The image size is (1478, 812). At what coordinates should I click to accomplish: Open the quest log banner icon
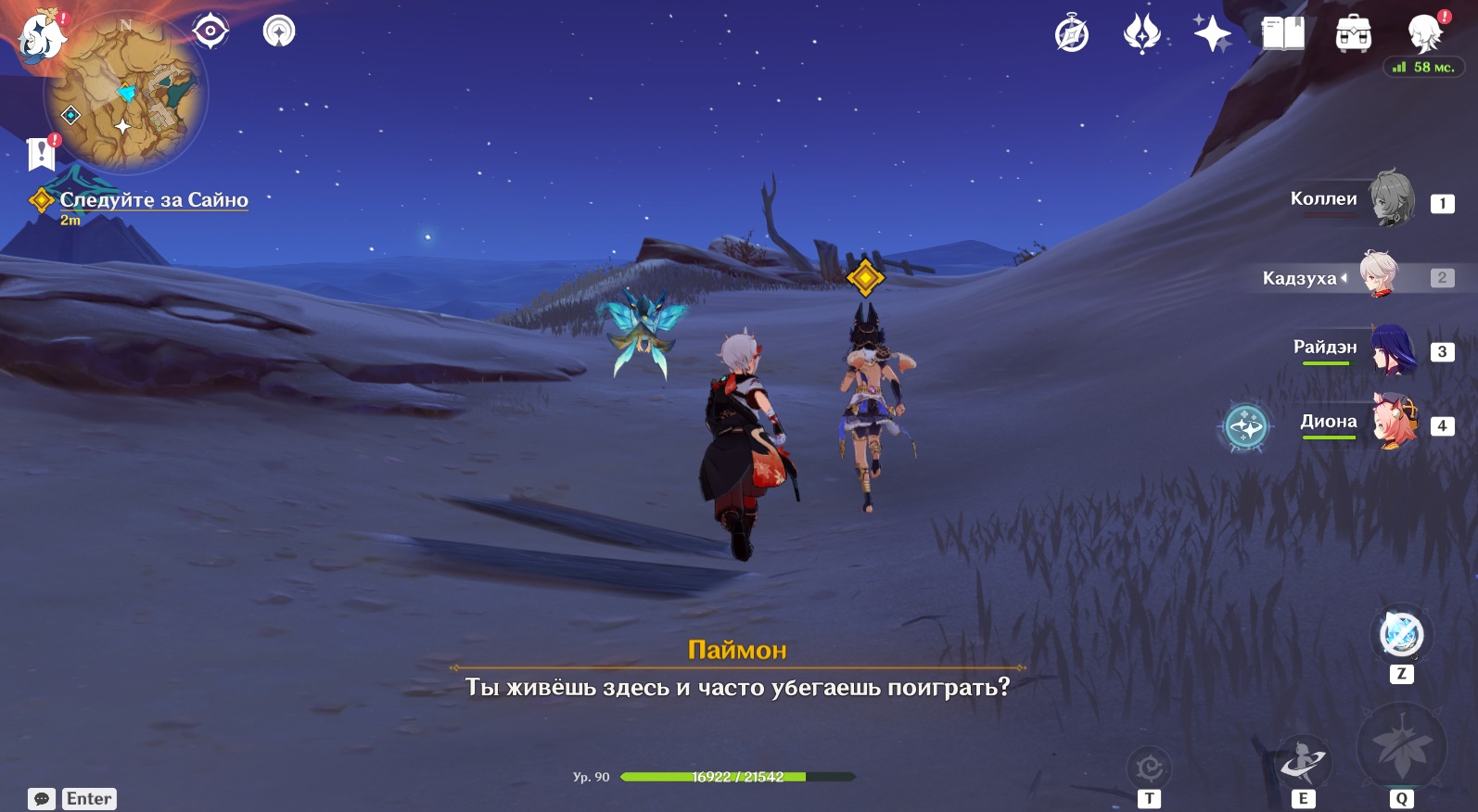click(x=42, y=154)
